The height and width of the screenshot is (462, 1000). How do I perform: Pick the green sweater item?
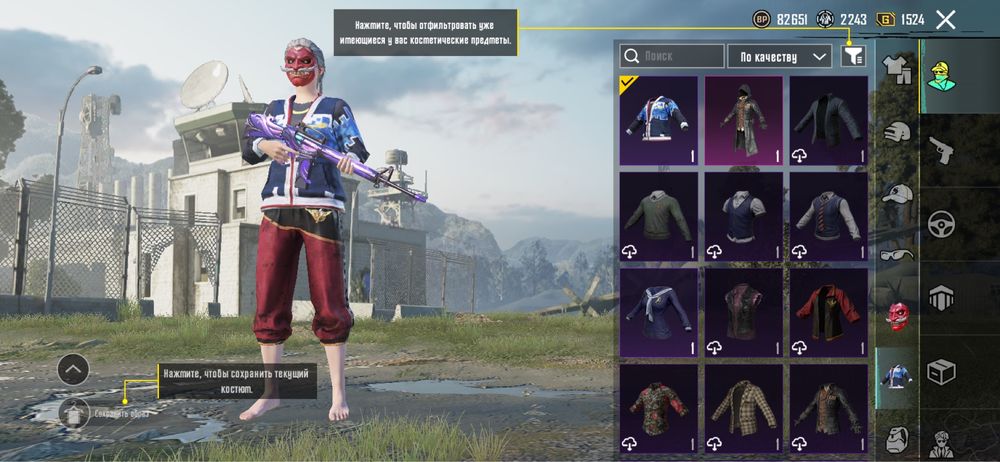point(658,217)
